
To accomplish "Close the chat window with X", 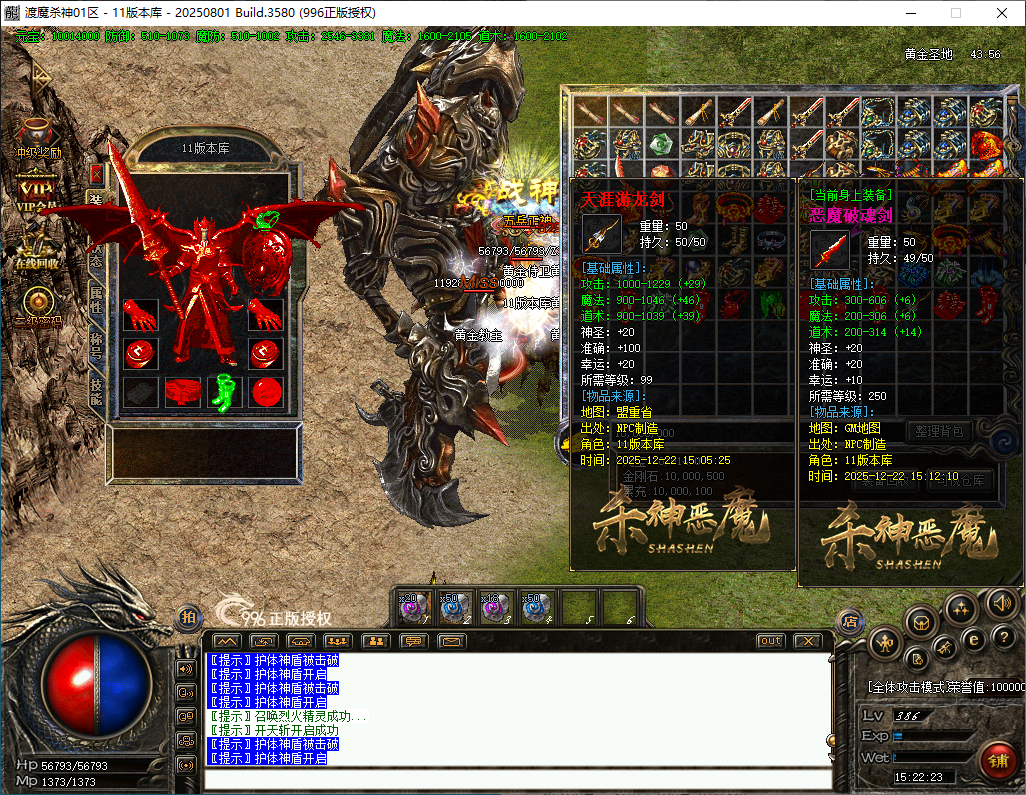I will 806,641.
